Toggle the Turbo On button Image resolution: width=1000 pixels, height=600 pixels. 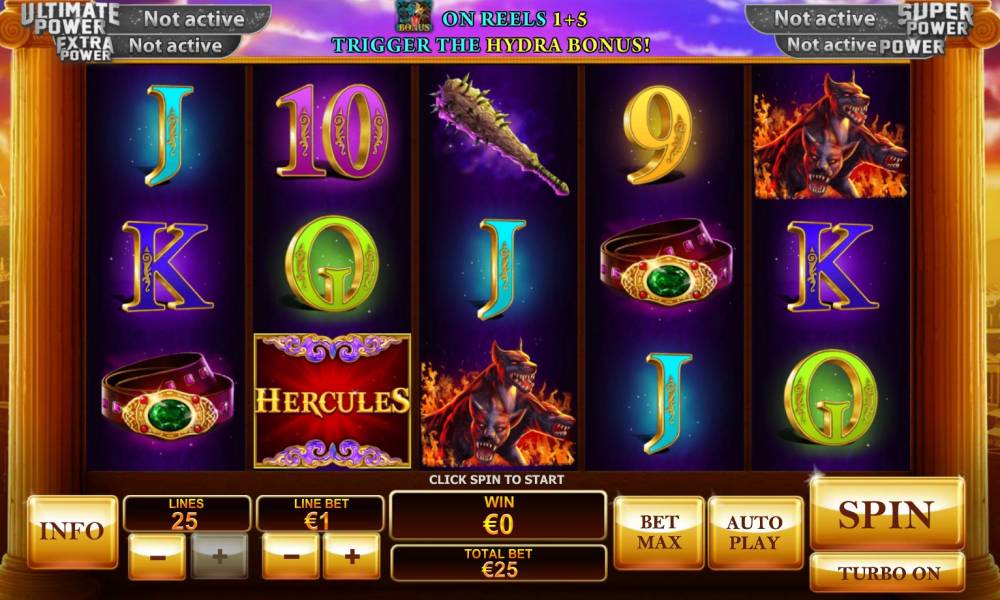(x=886, y=573)
